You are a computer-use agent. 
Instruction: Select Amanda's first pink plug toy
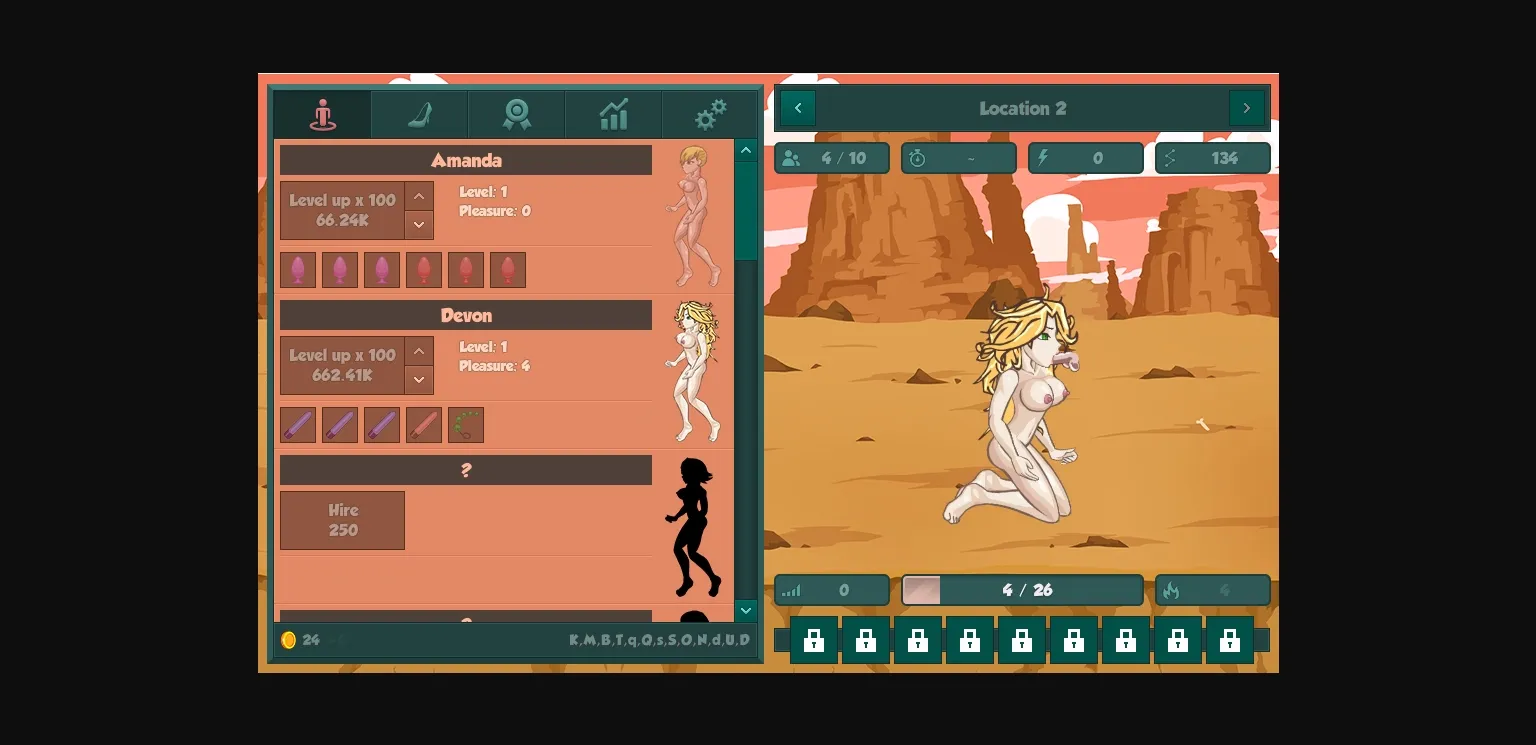pyautogui.click(x=297, y=269)
